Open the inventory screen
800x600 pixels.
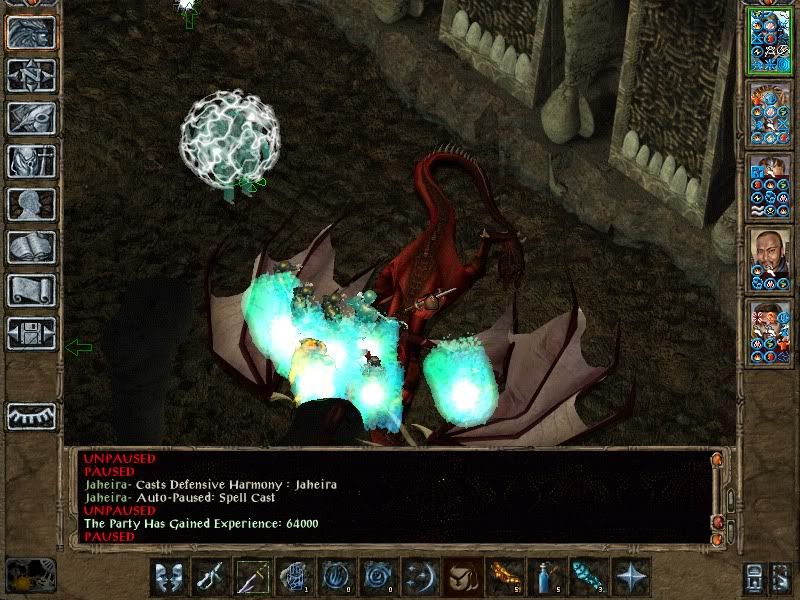tap(31, 161)
